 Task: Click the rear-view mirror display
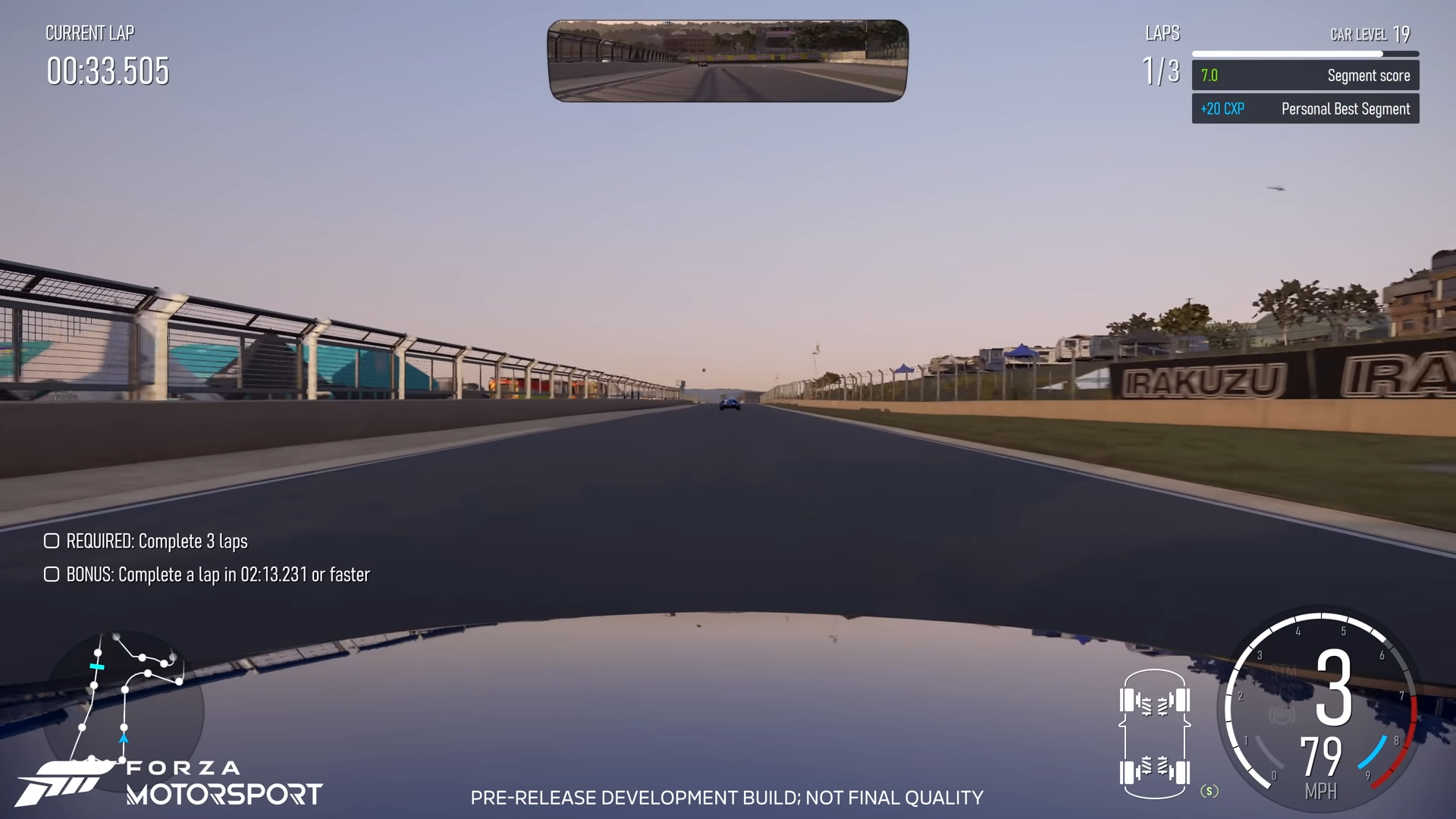(727, 61)
